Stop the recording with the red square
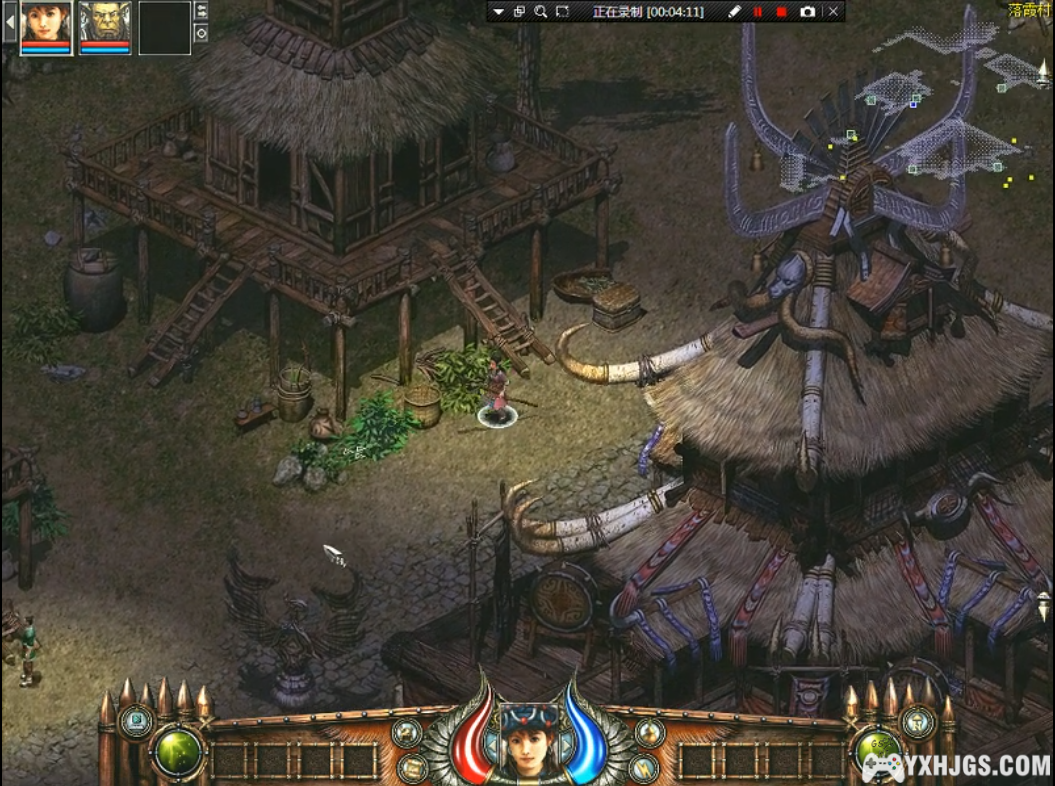 (781, 12)
